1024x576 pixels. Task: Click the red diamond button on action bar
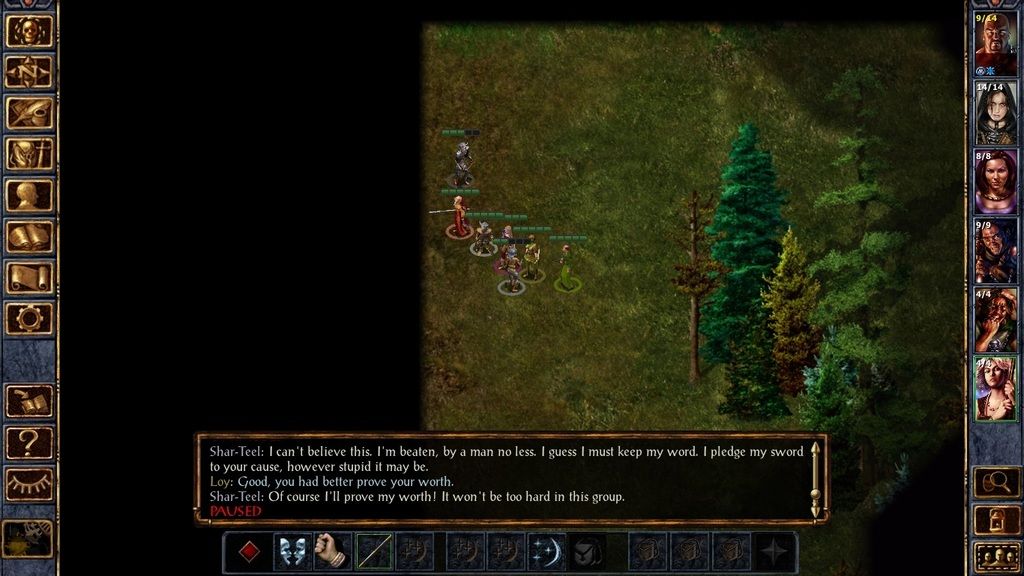pyautogui.click(x=249, y=552)
